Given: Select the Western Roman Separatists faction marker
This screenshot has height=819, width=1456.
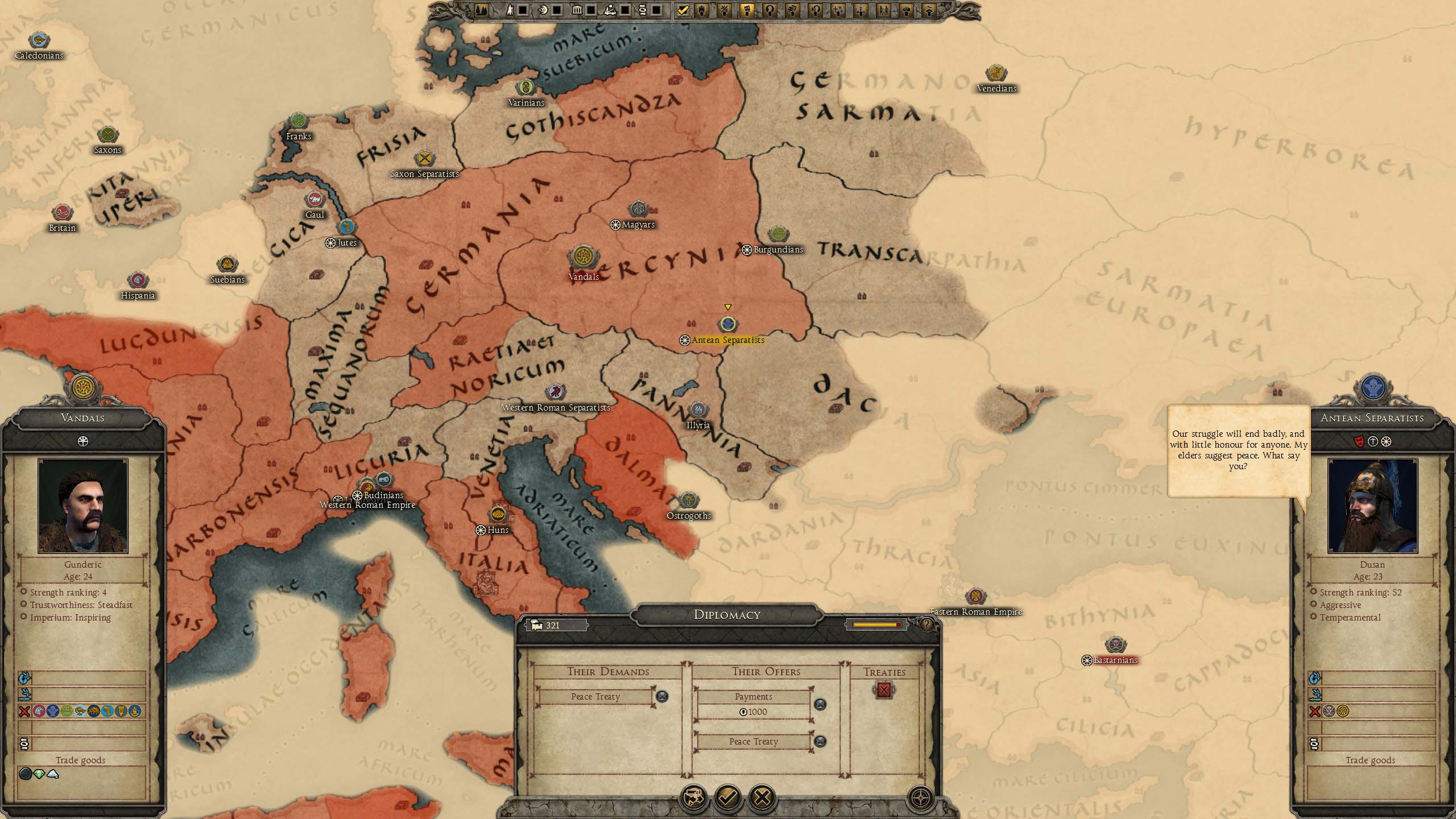Looking at the screenshot, I should click(x=555, y=392).
